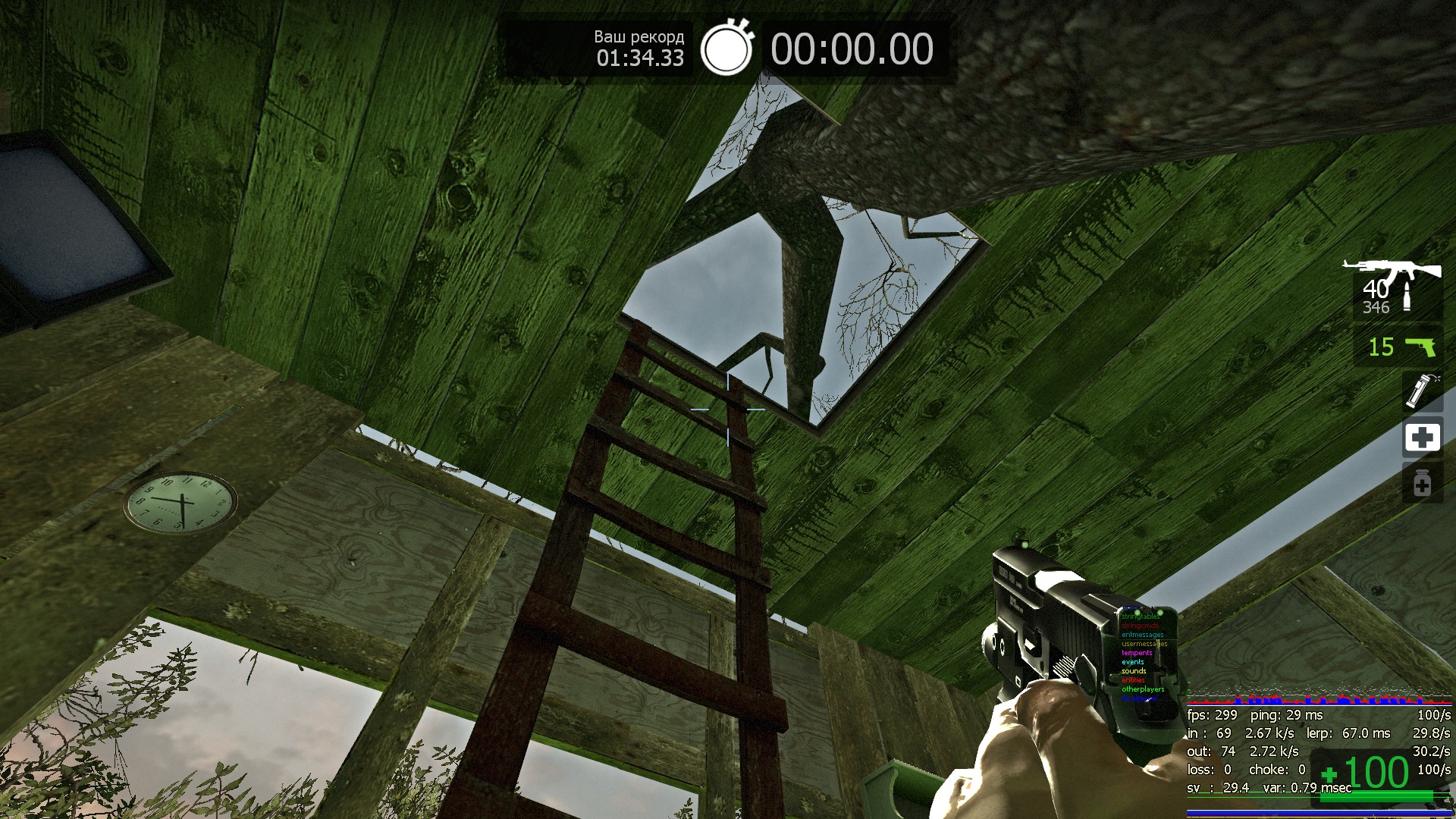Choose the pain pills bottle slot

(1422, 484)
